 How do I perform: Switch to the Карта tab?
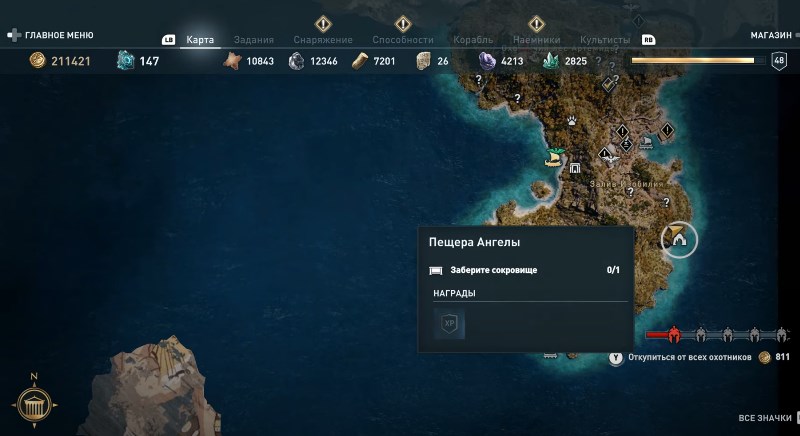200,40
